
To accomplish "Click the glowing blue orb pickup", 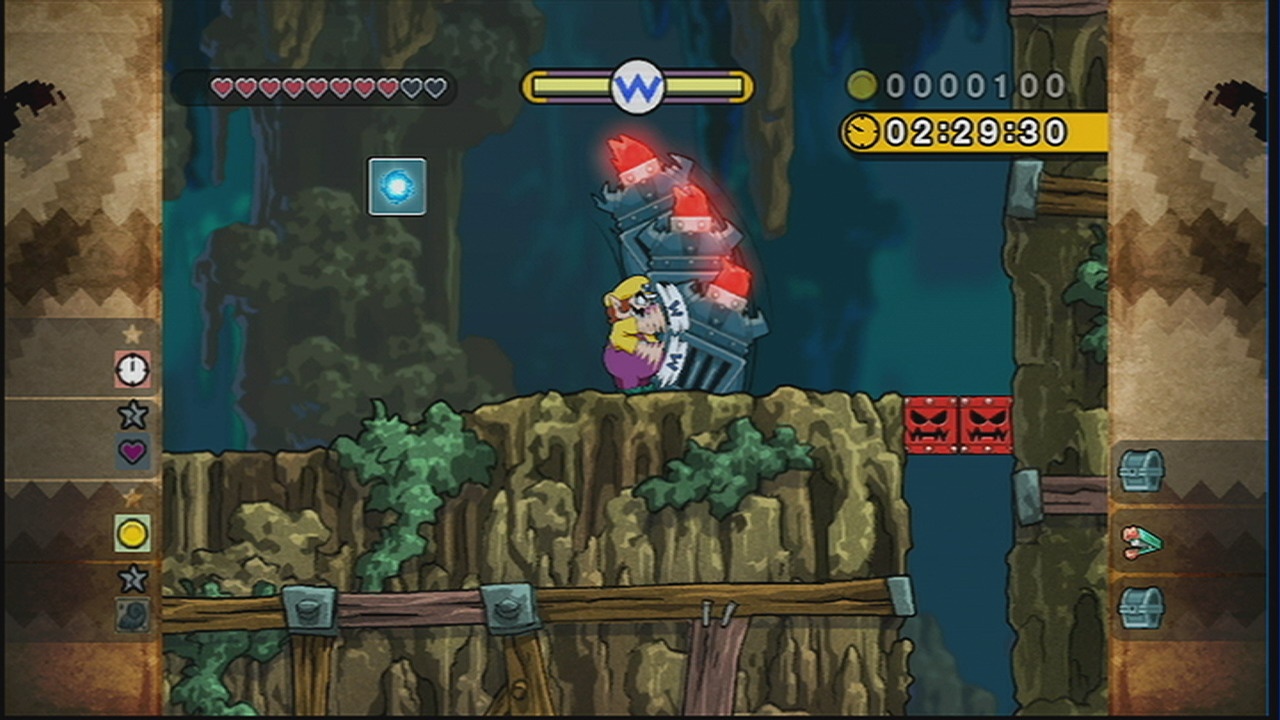I will click(x=397, y=186).
